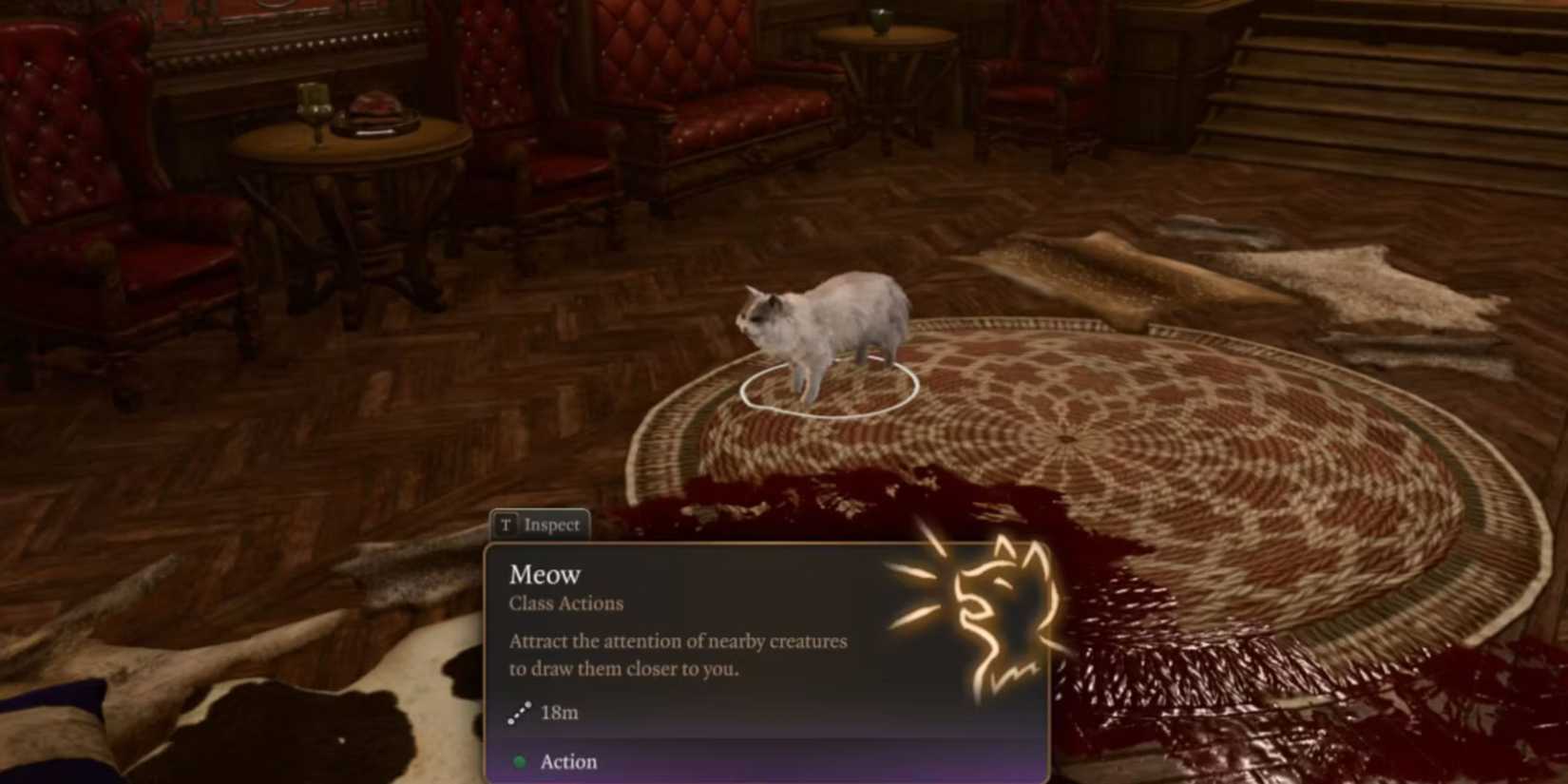Click the green Action cost dot
1568x784 pixels.
(x=520, y=761)
